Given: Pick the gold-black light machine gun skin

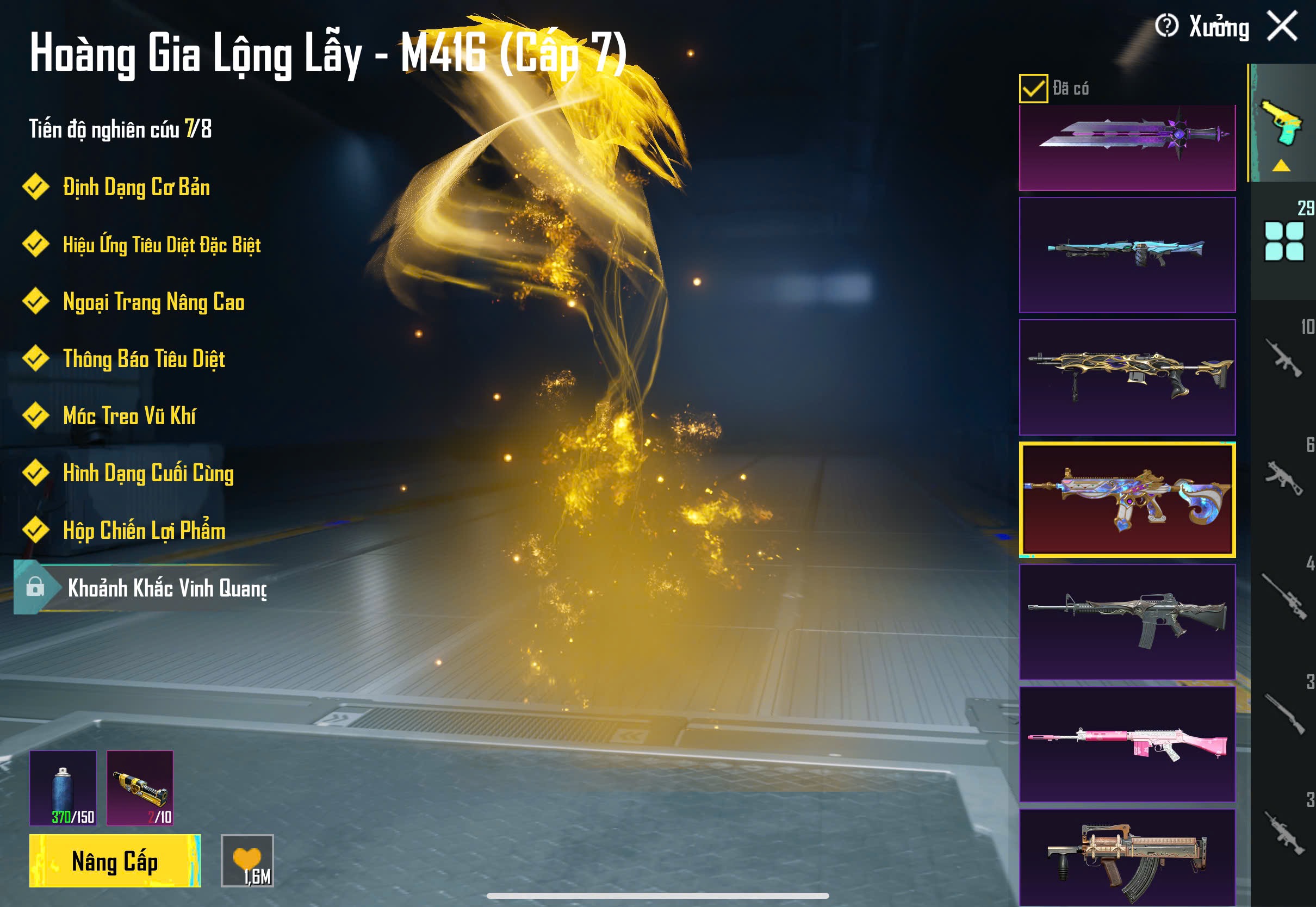Looking at the screenshot, I should click(x=1127, y=377).
